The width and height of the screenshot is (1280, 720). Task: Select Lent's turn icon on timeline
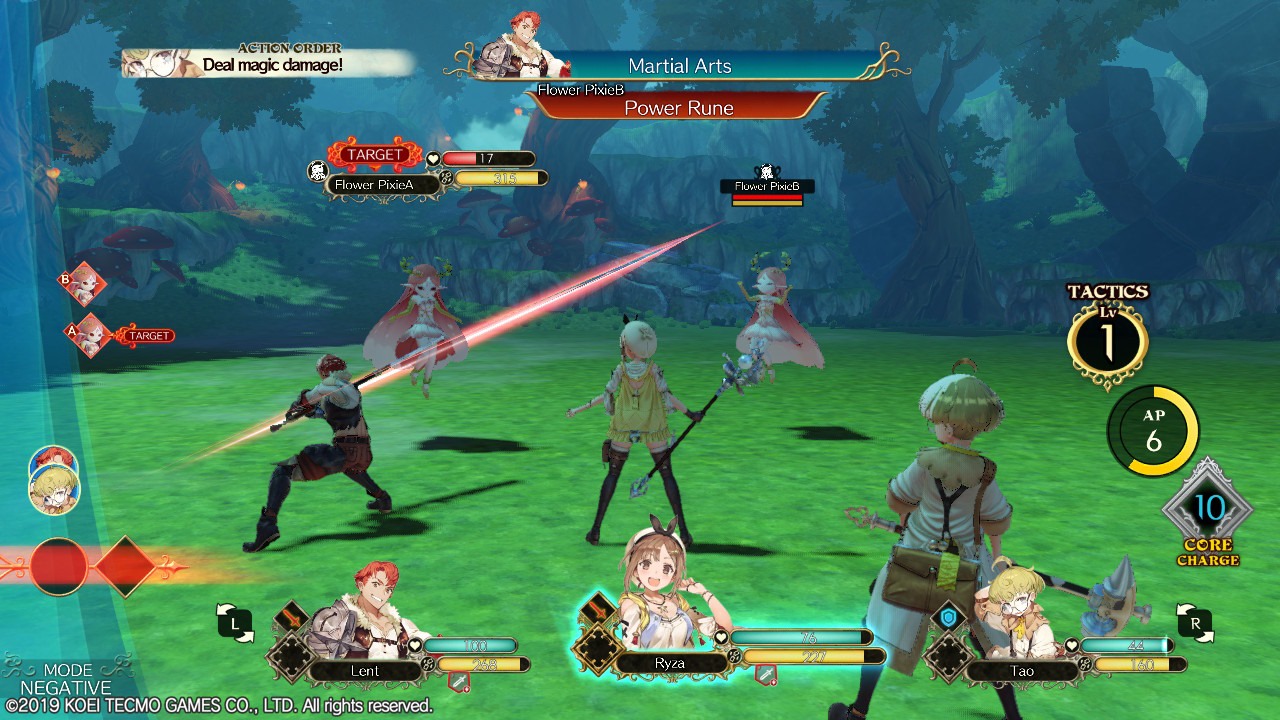pos(52,463)
